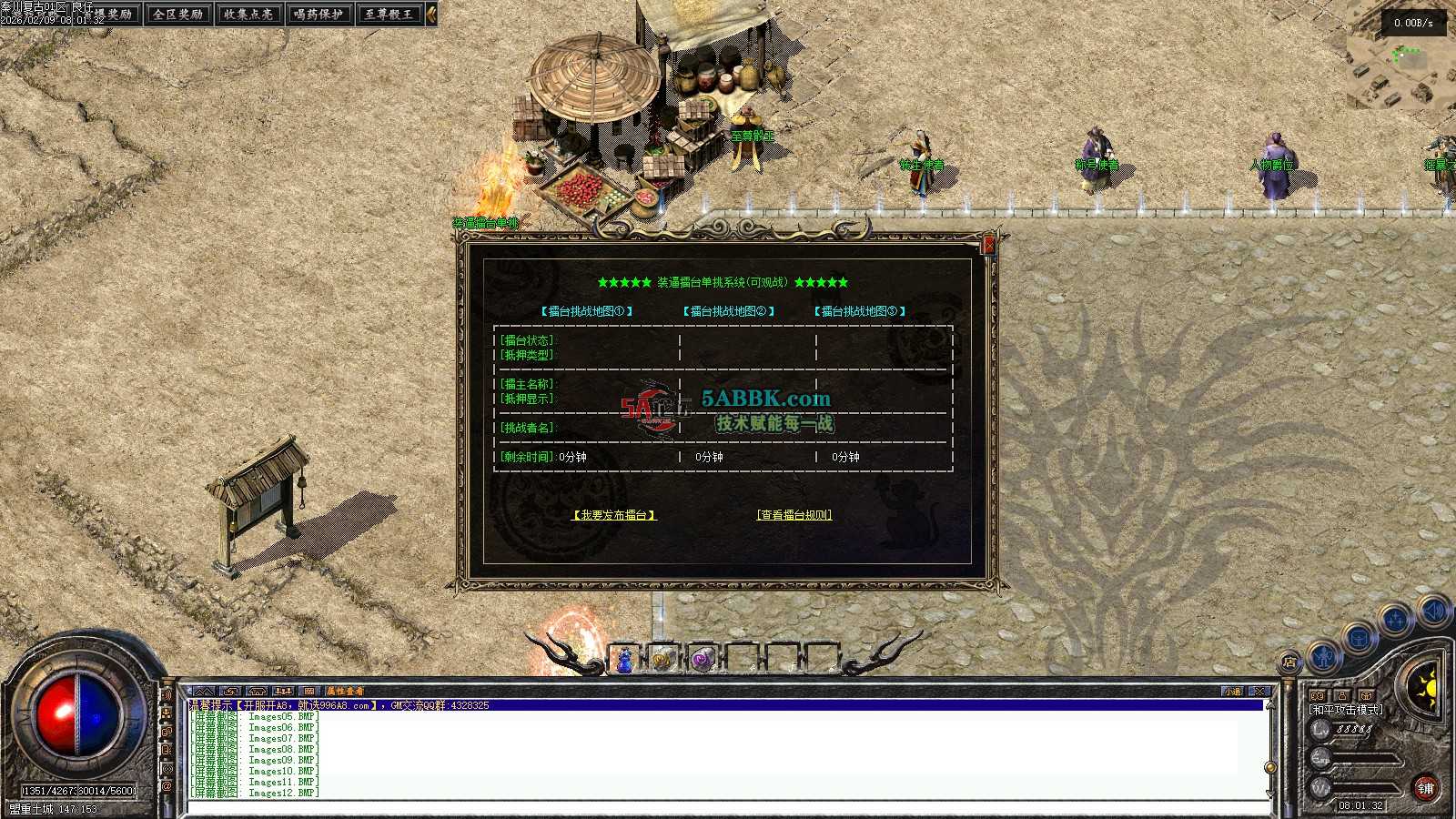Viewport: 1456px width, 819px height.
Task: Open the red 铺 stall button
Action: [x=1425, y=788]
